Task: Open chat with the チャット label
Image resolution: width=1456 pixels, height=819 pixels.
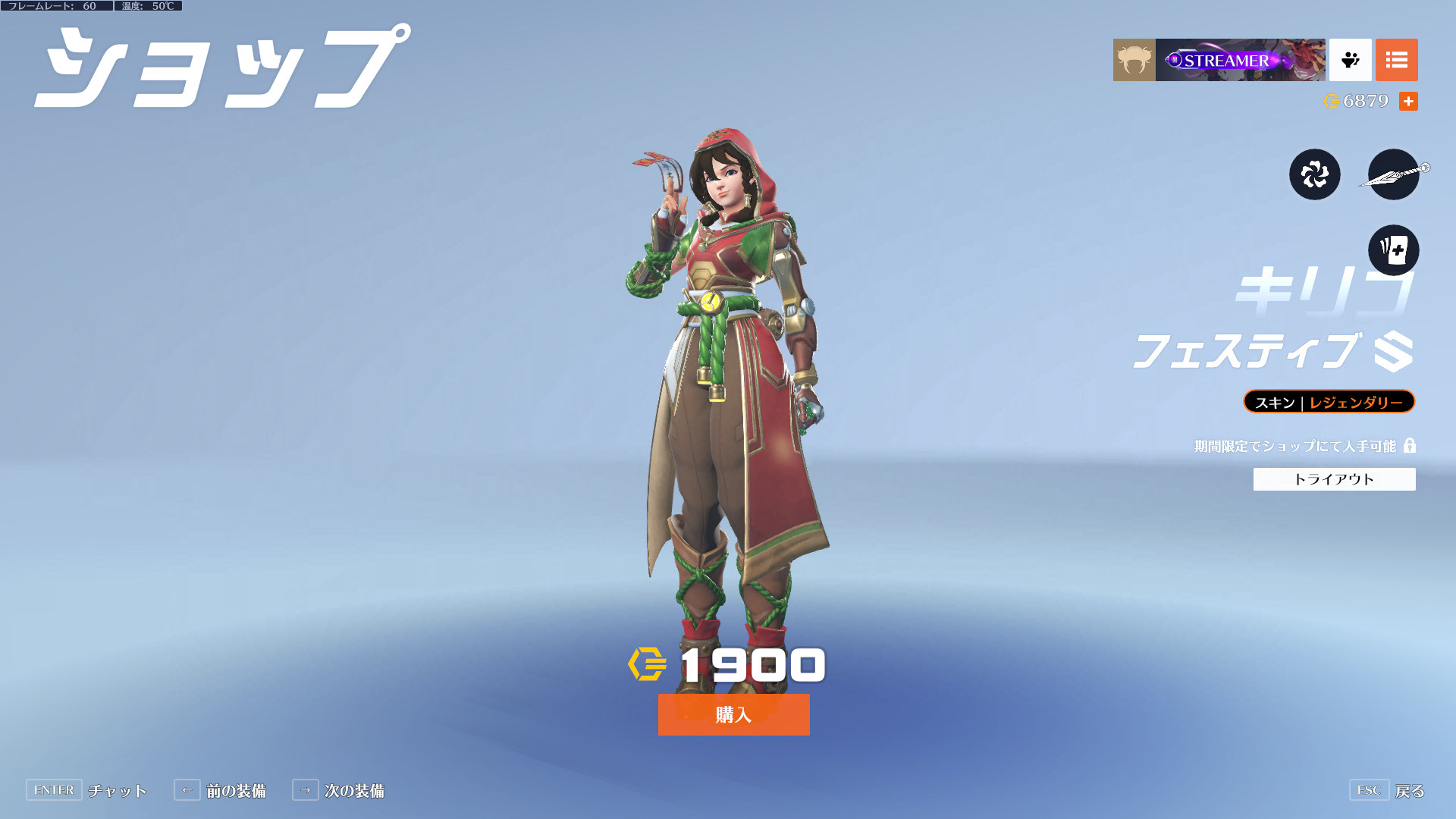Action: click(117, 791)
